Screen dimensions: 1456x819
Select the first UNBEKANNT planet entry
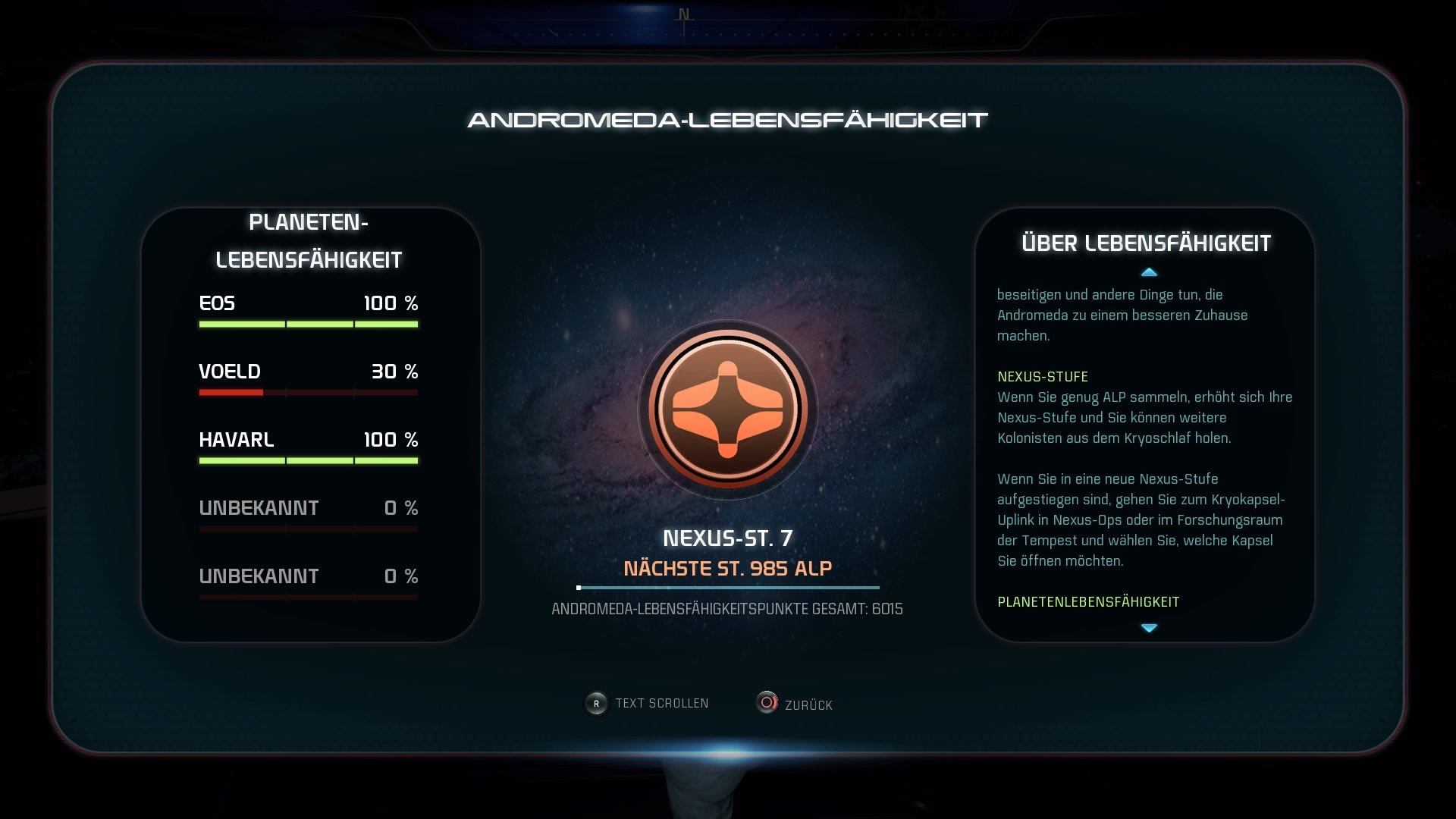(x=307, y=507)
